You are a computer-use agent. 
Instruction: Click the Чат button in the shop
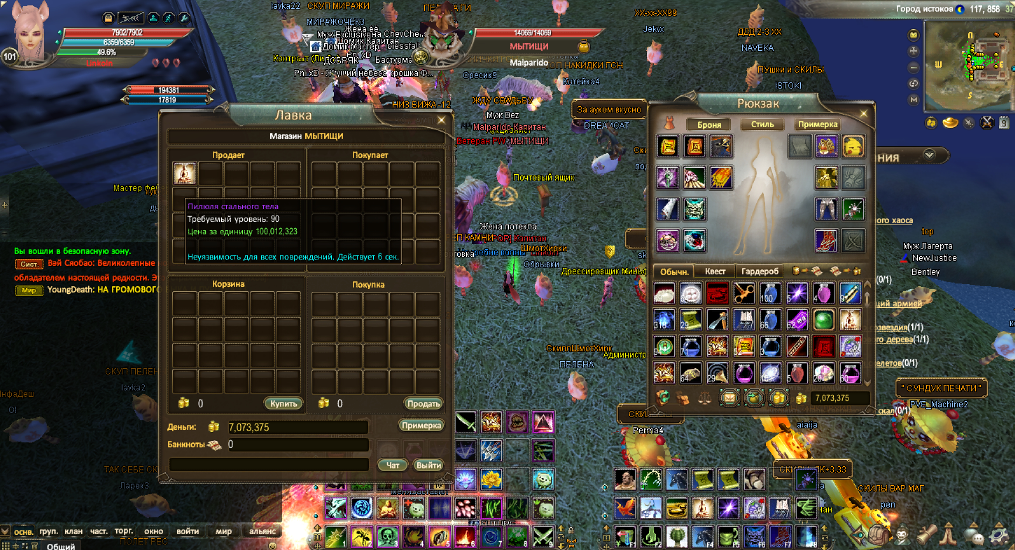(393, 464)
